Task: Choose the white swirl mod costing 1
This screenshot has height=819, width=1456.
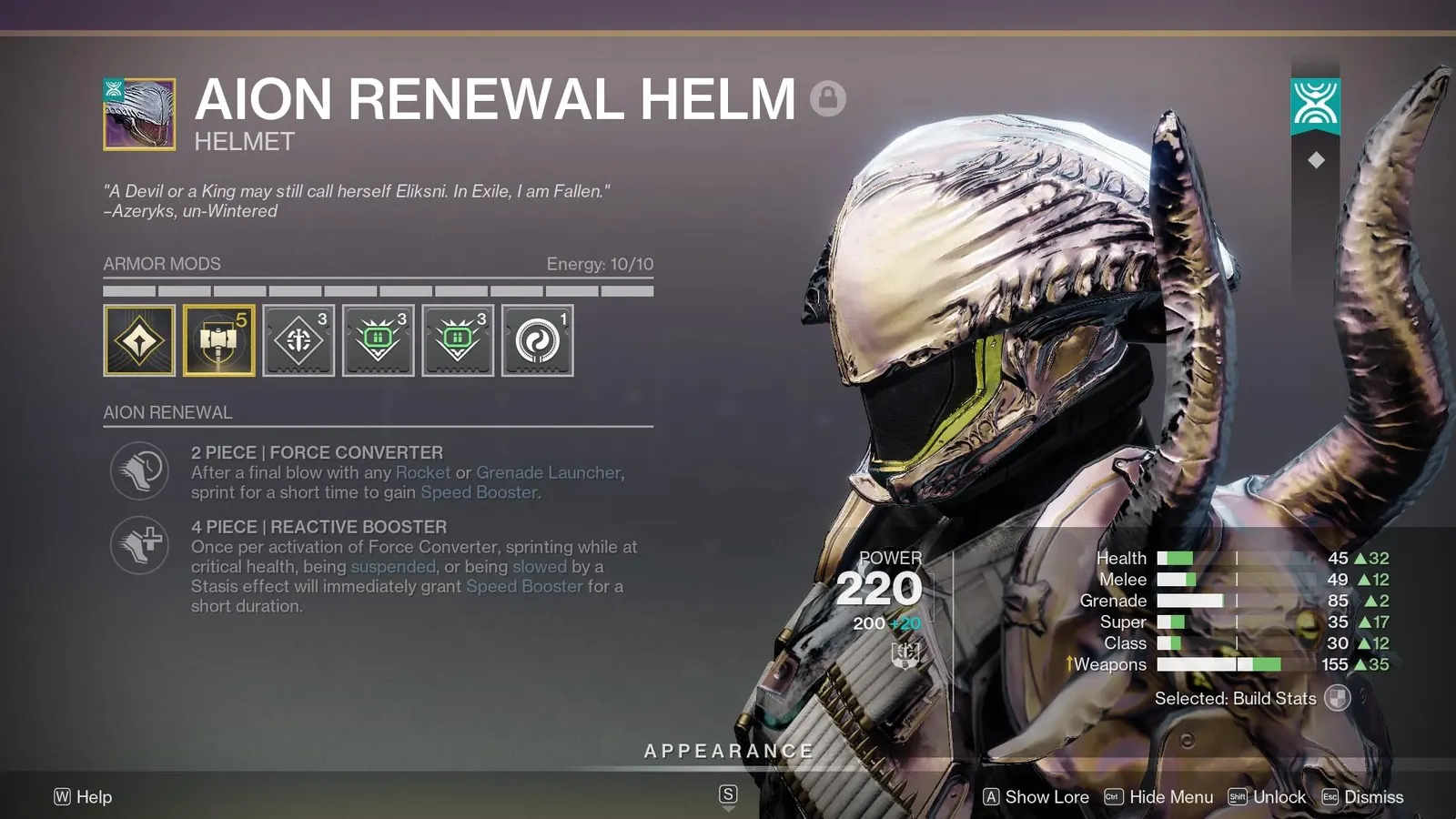Action: [x=537, y=340]
